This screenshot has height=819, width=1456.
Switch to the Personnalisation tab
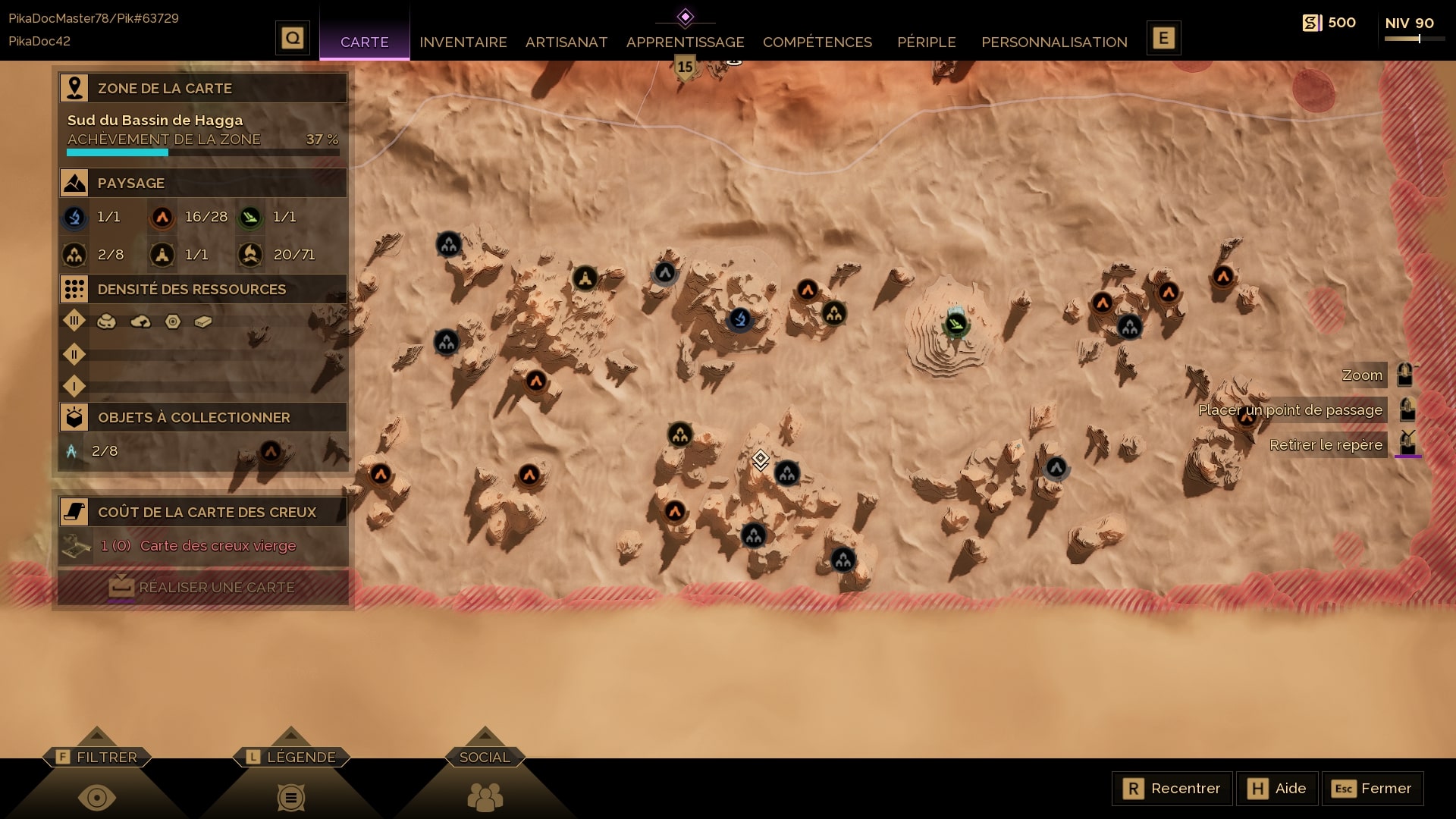click(x=1054, y=42)
